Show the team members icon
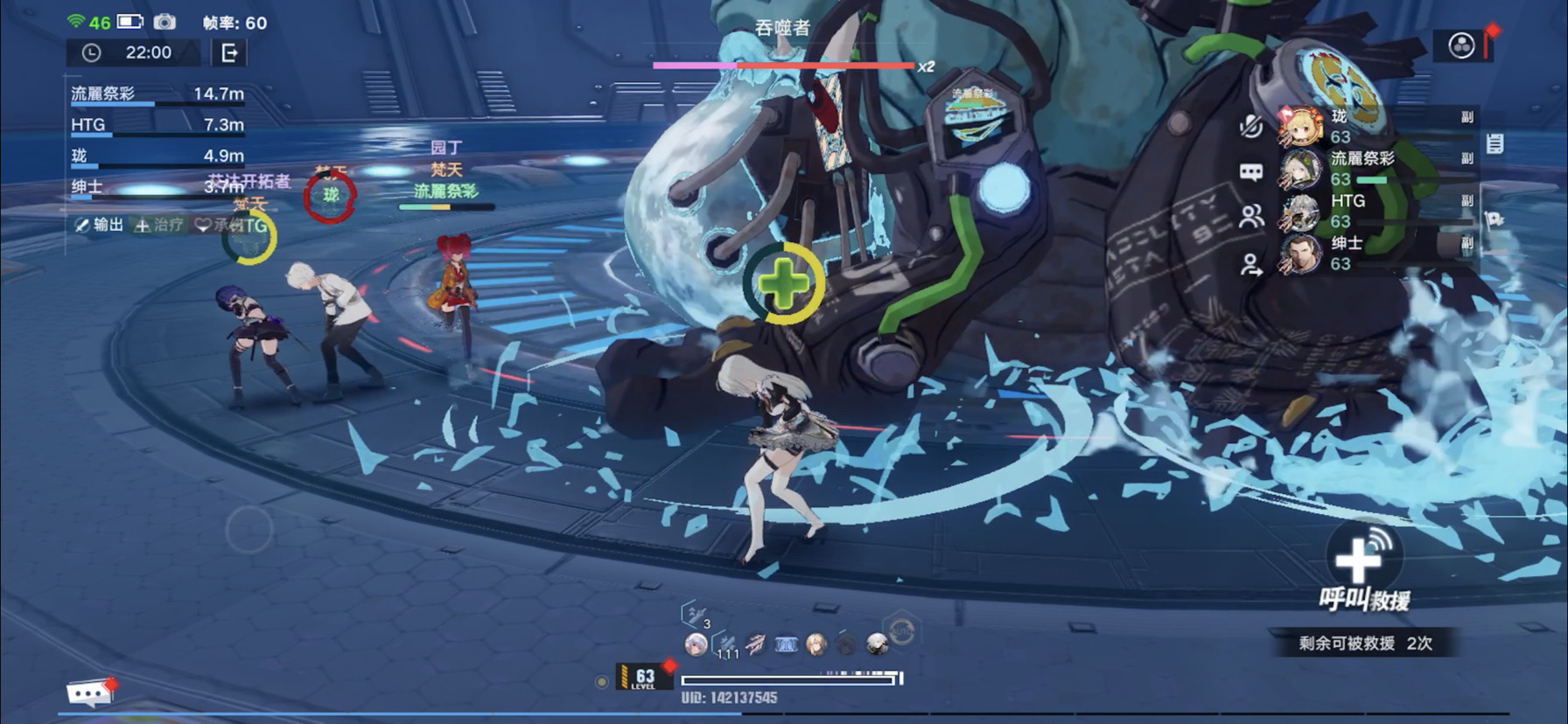 (1251, 217)
